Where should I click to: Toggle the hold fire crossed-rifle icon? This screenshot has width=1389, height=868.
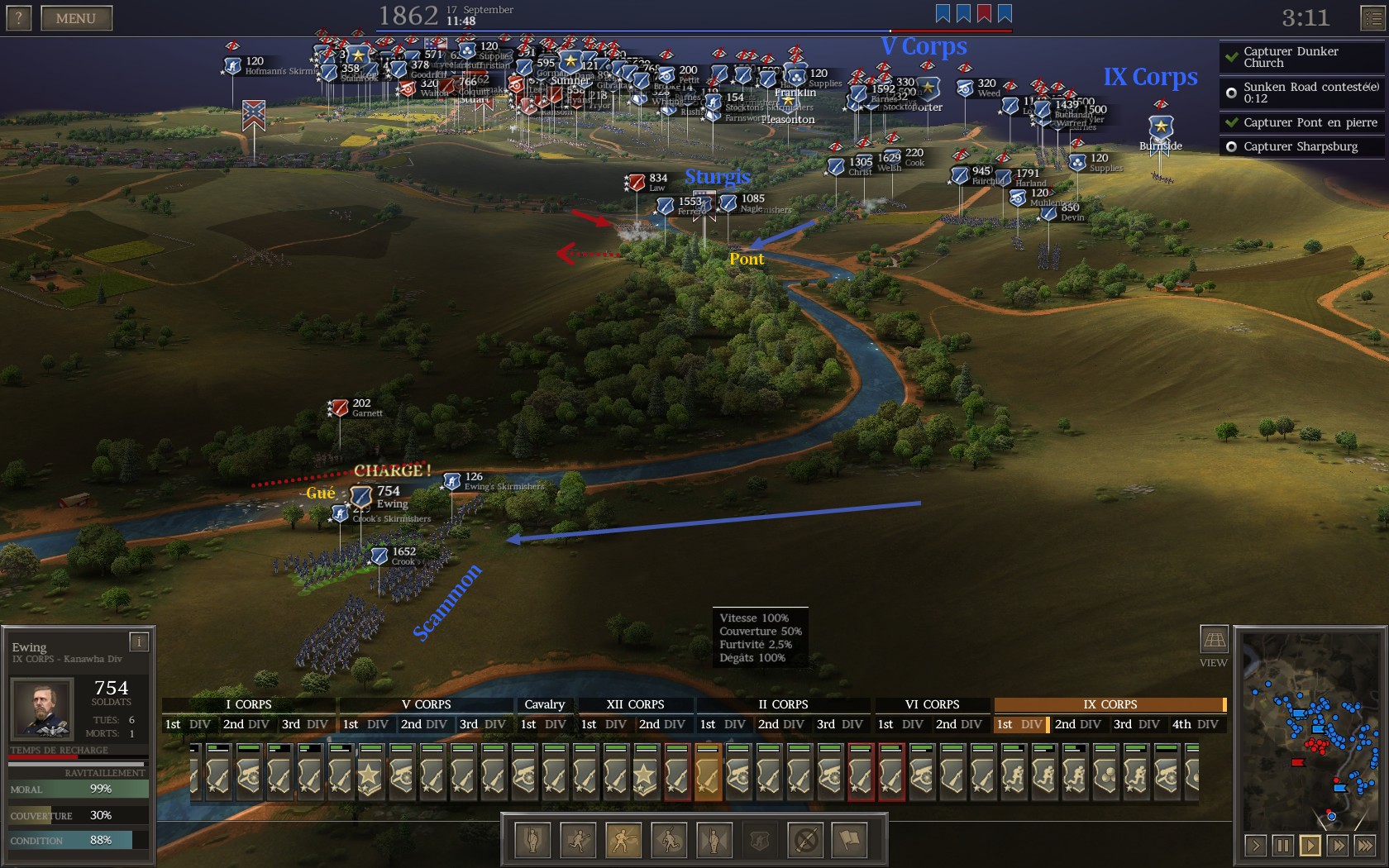coord(805,841)
